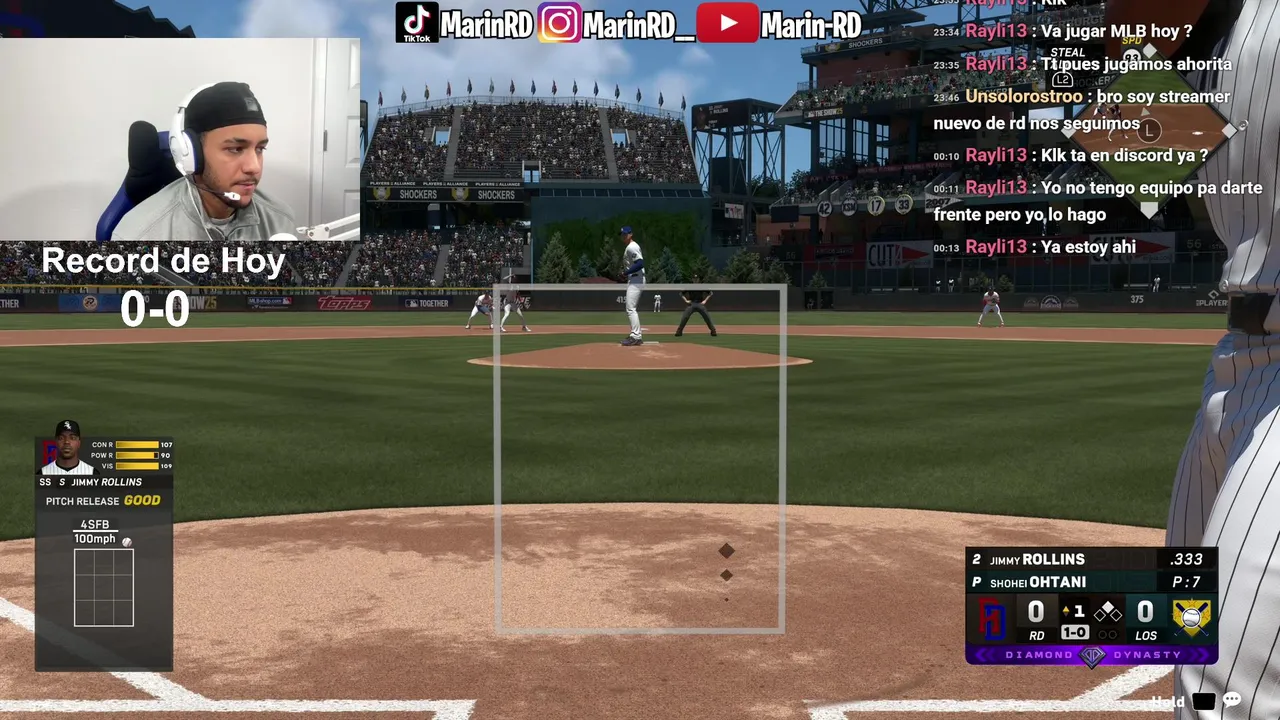
Task: Click the strike zone box overlay
Action: point(640,459)
